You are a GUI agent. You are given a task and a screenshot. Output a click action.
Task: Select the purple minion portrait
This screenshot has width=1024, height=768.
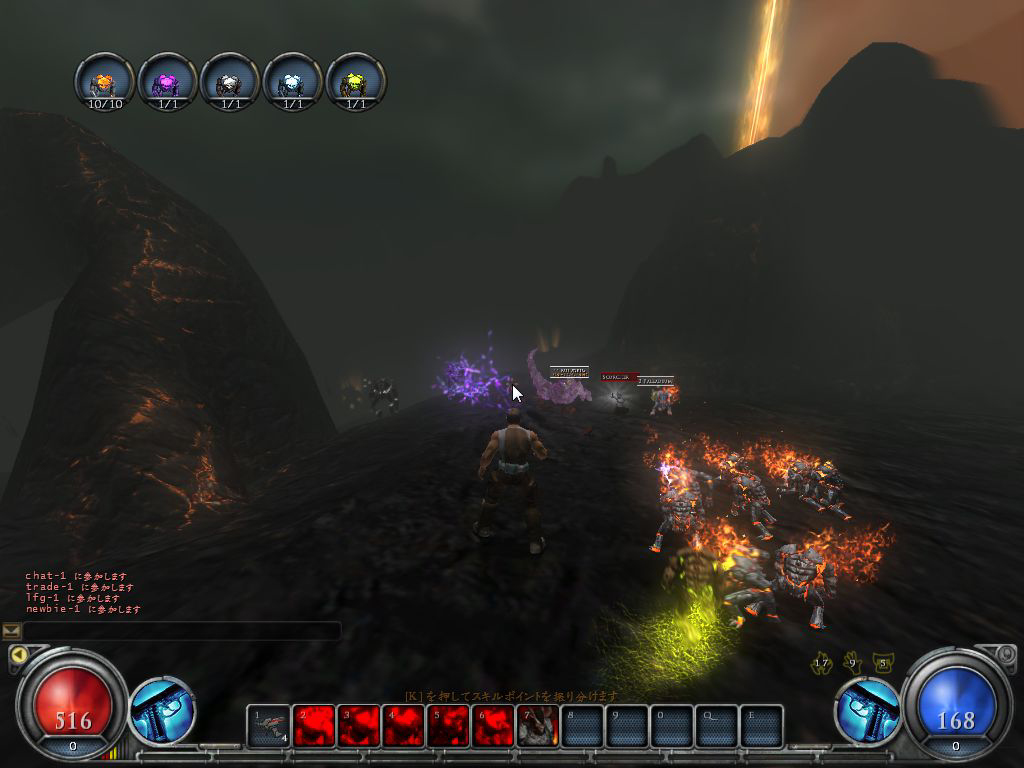[167, 82]
